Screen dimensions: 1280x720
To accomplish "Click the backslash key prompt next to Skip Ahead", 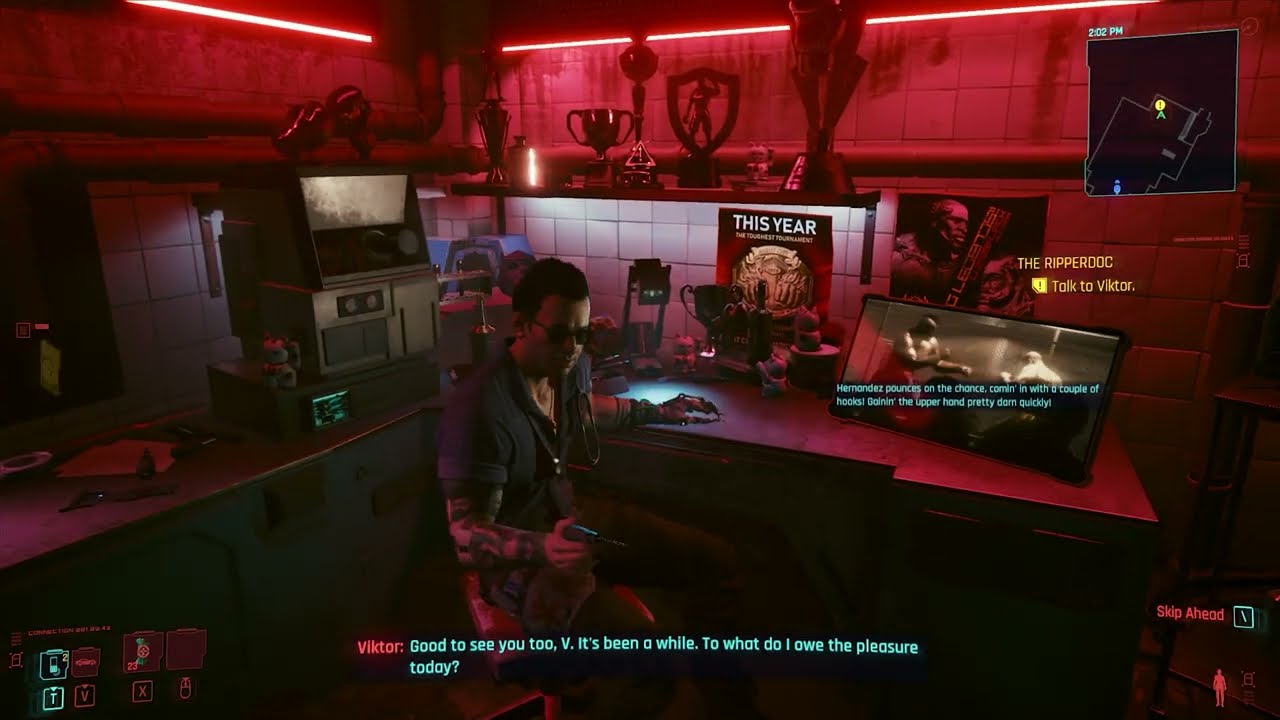I will coord(1243,614).
